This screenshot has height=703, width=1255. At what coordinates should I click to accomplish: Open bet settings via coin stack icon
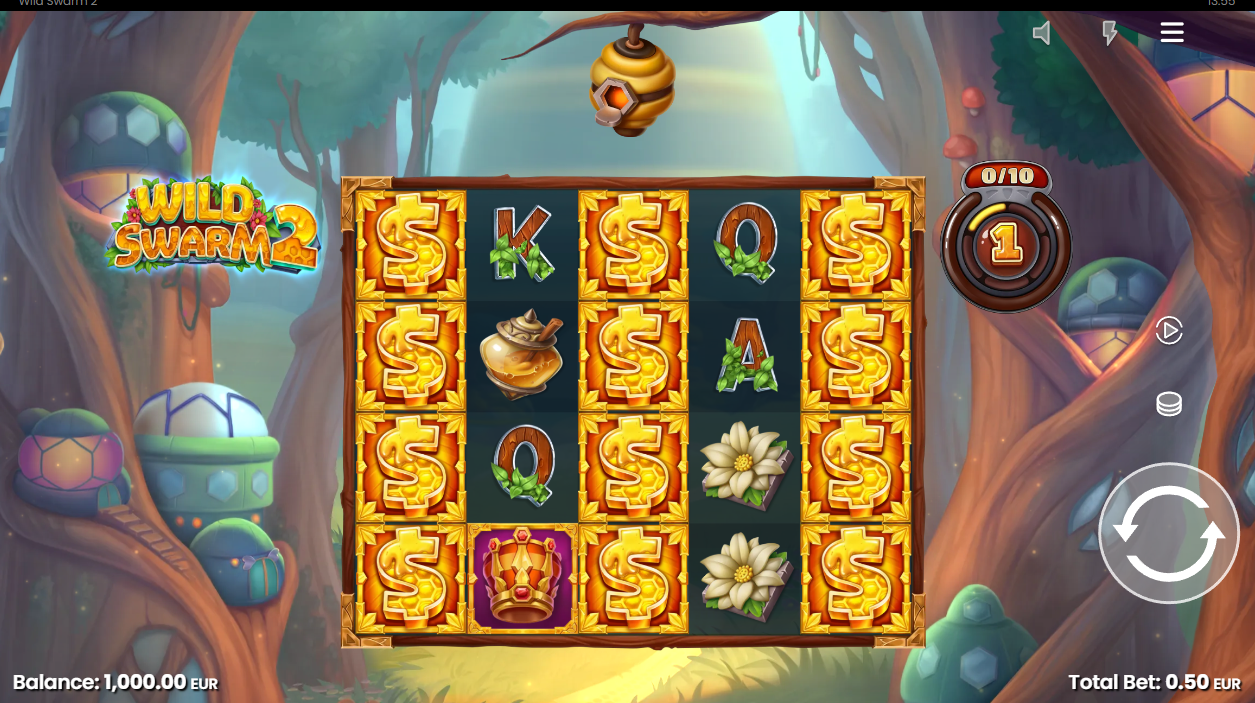pyautogui.click(x=1169, y=404)
